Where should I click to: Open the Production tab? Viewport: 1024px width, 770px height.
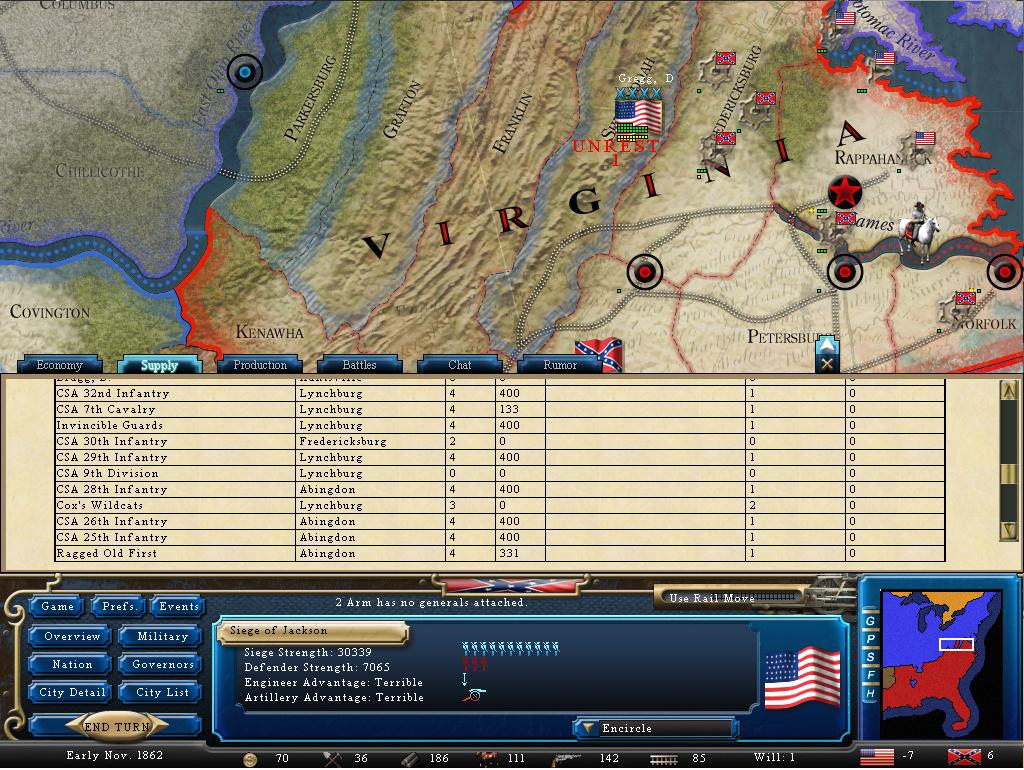[x=260, y=365]
